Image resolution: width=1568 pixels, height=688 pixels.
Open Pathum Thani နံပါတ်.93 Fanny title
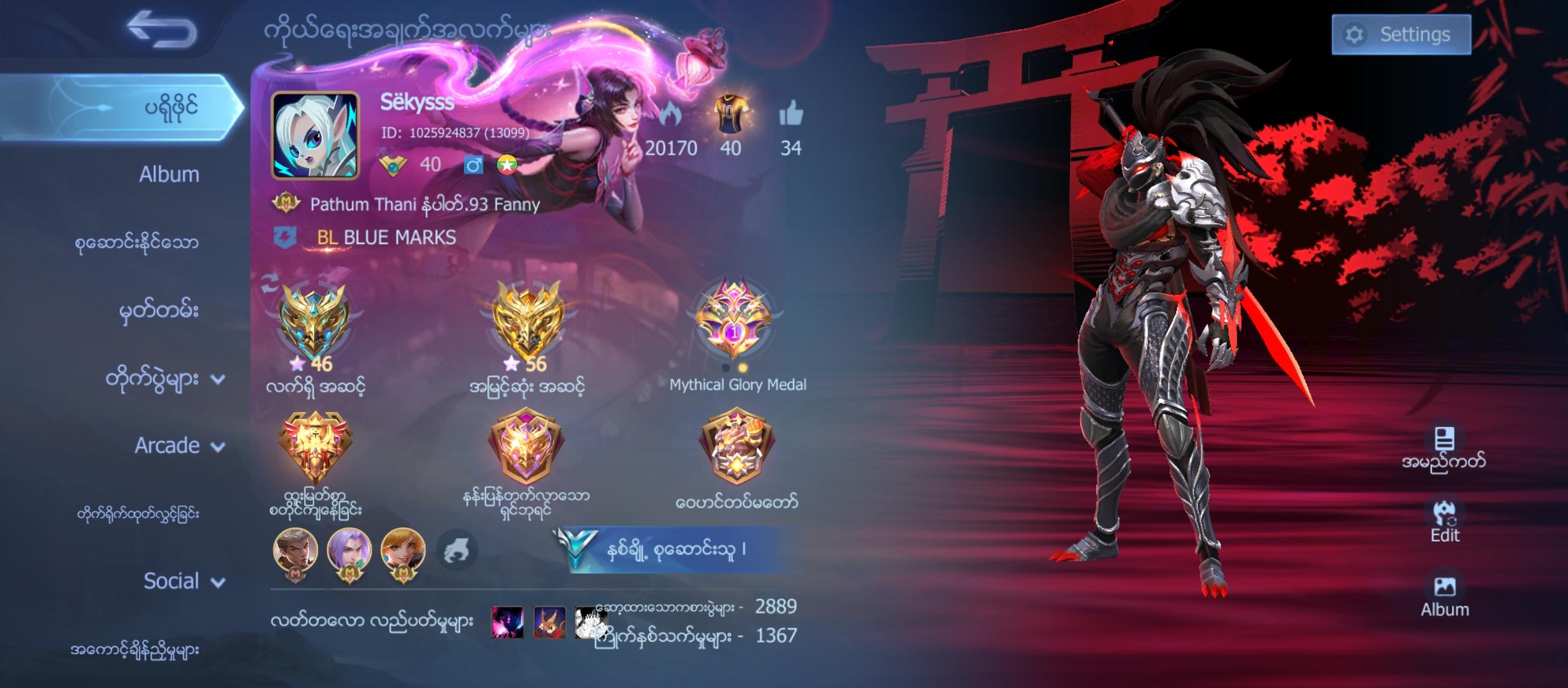[x=422, y=204]
